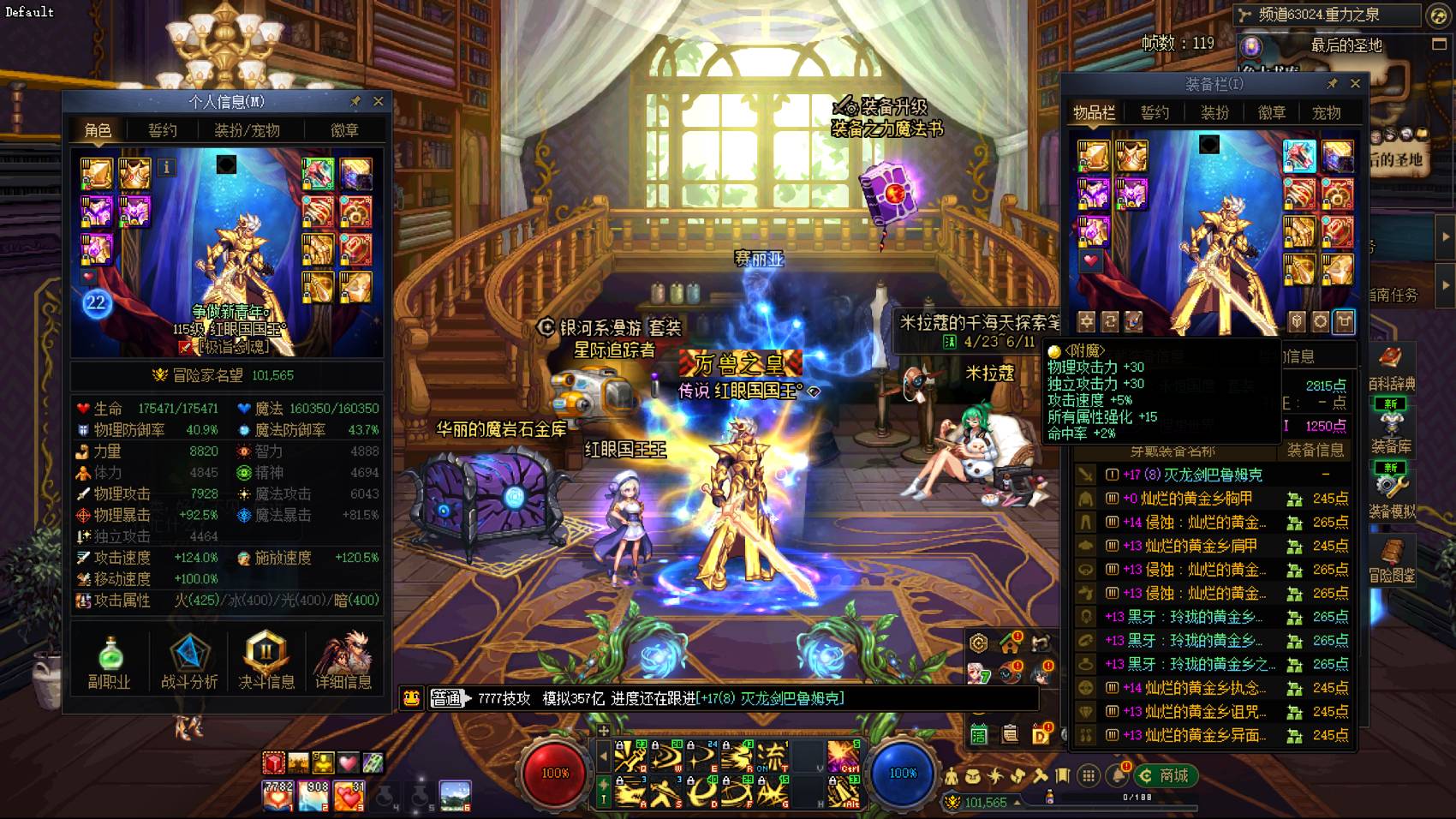Close the 装备栏 equipment window

tap(1355, 83)
